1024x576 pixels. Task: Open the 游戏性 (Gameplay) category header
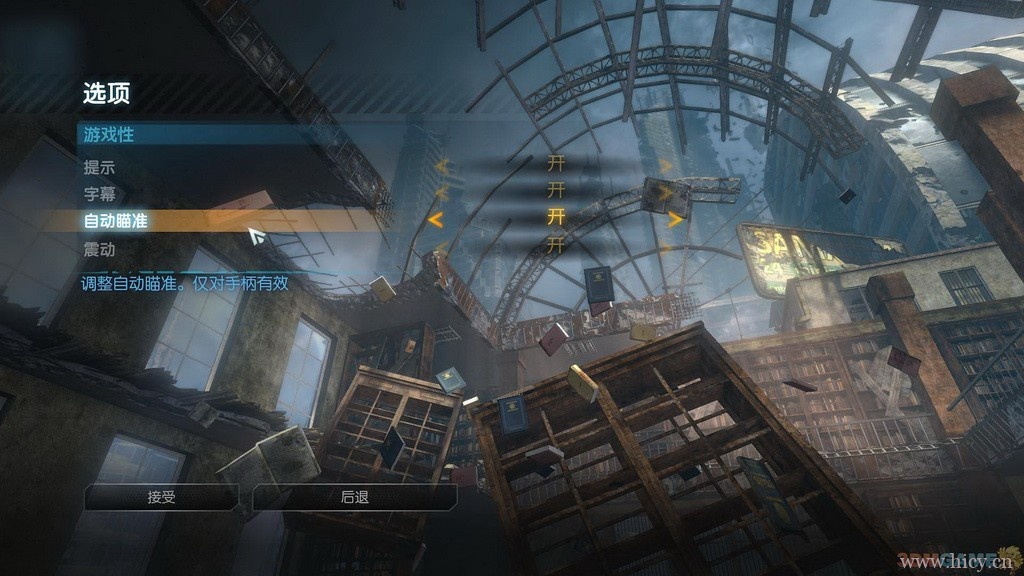click(x=109, y=133)
